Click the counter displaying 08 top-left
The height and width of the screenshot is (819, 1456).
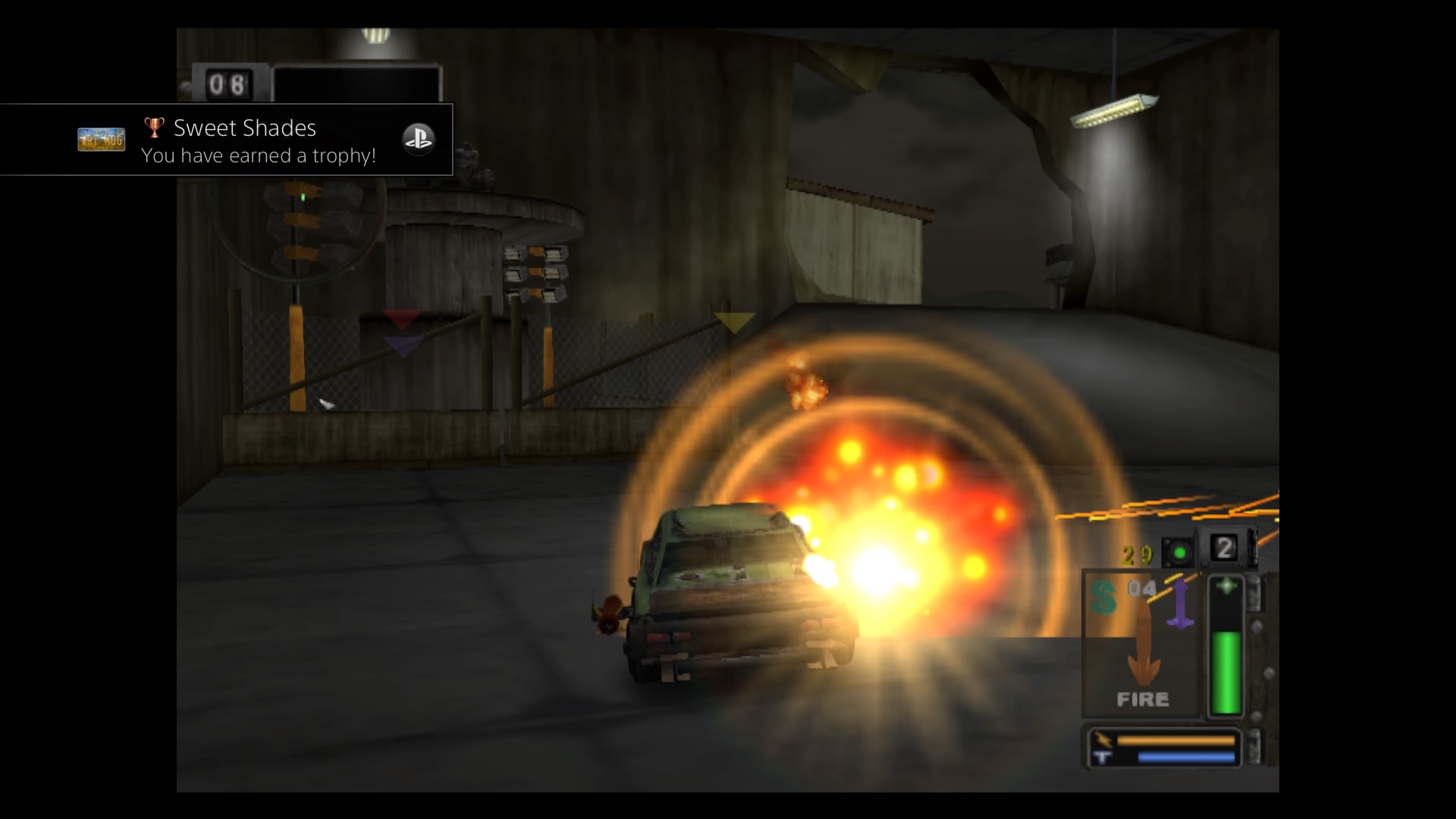(229, 83)
